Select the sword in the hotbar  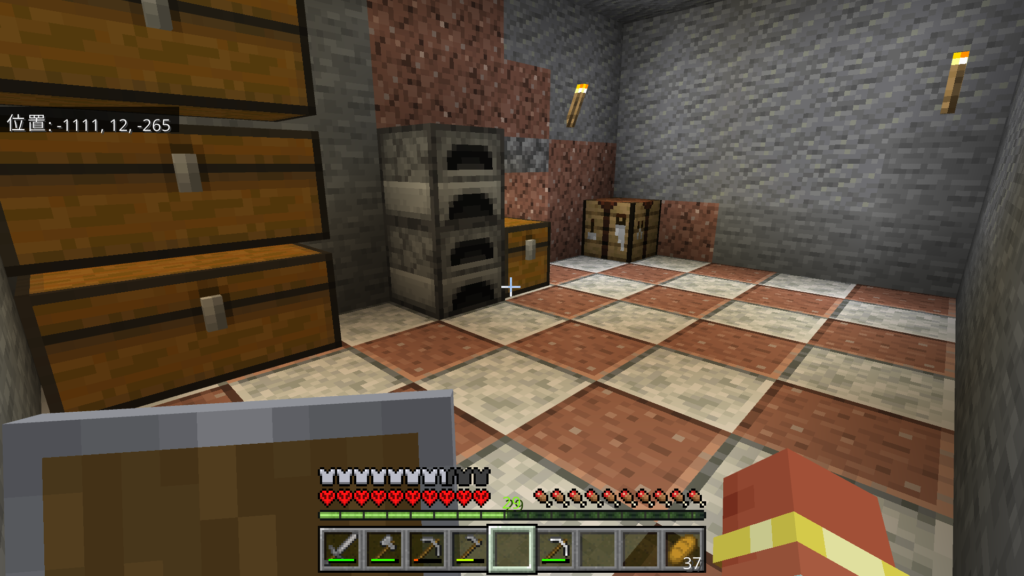click(x=340, y=548)
